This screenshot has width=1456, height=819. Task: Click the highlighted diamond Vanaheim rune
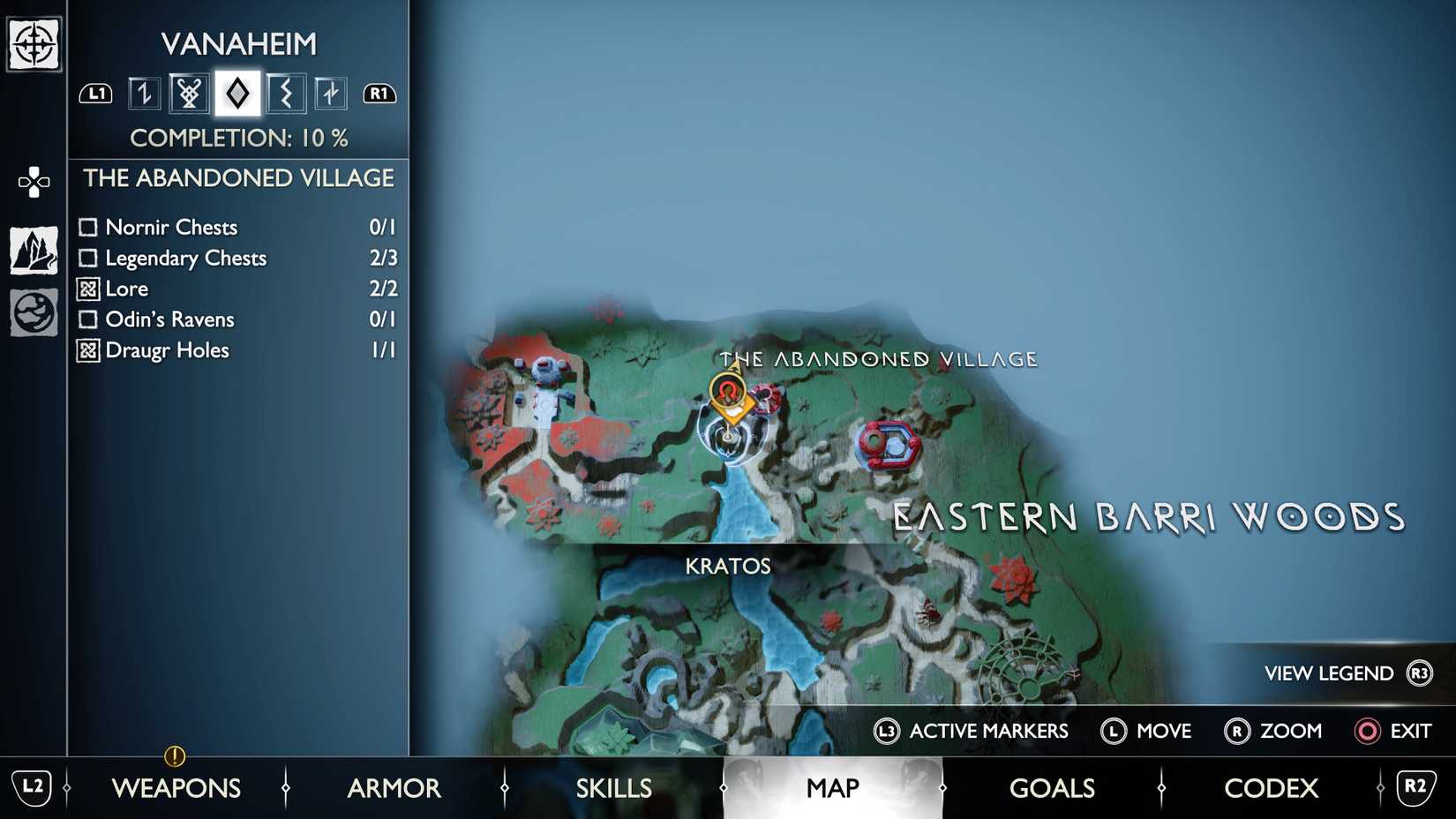(x=236, y=92)
